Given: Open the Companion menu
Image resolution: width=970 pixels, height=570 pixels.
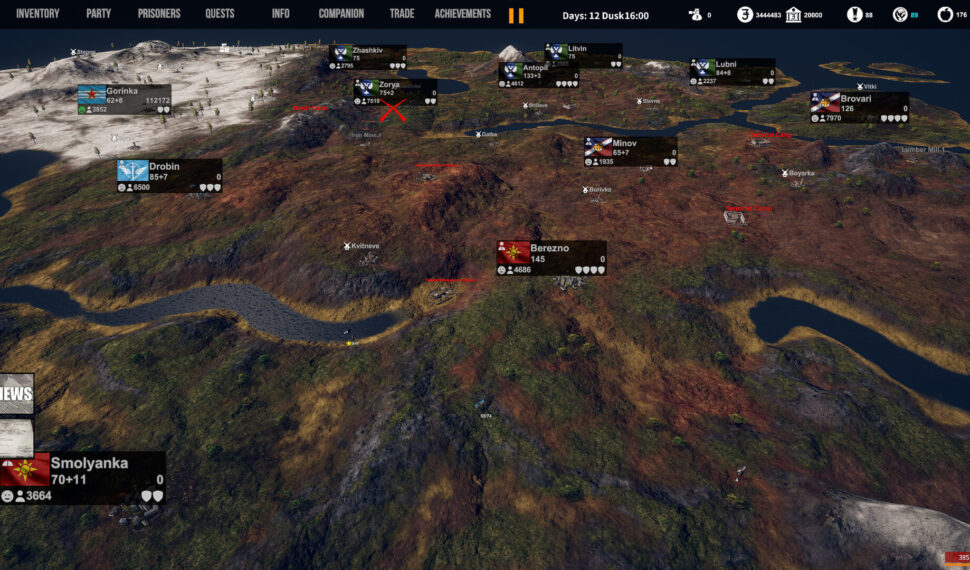Looking at the screenshot, I should pyautogui.click(x=341, y=14).
